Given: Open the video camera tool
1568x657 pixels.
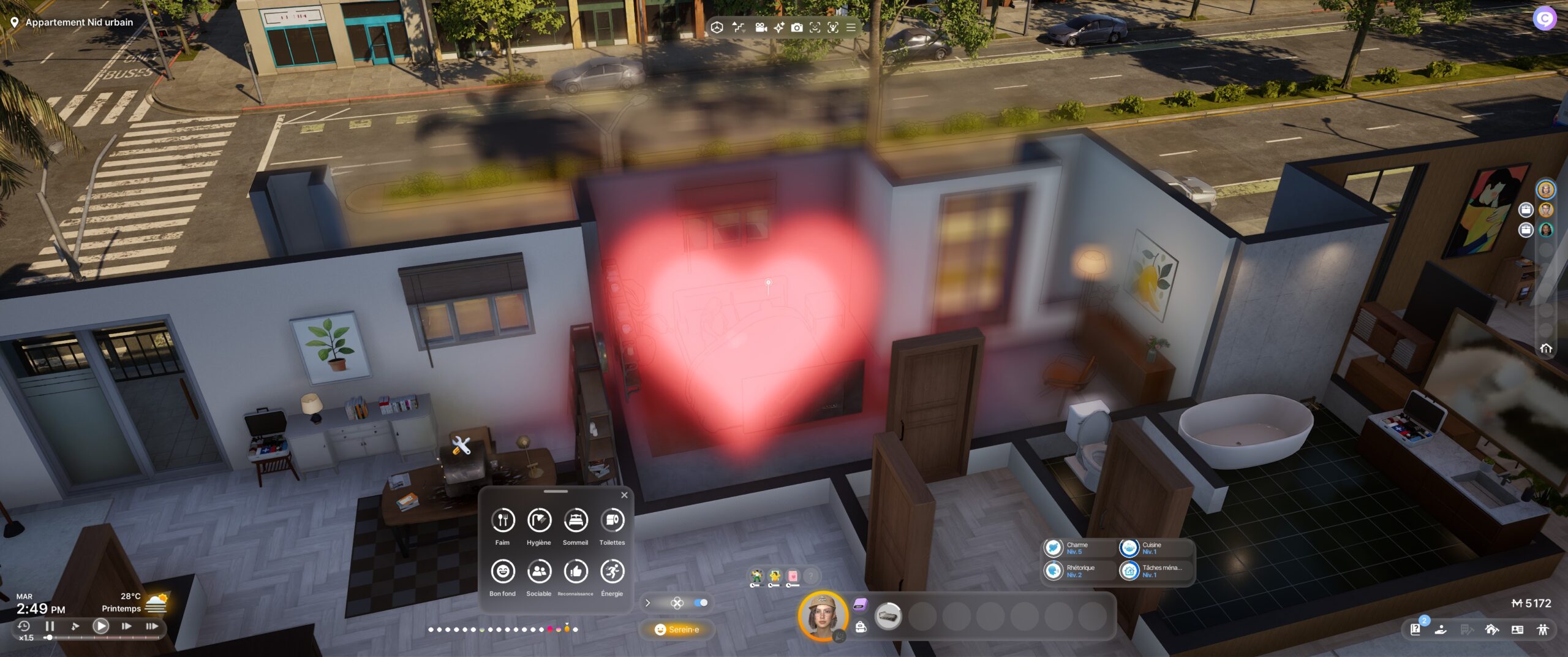Looking at the screenshot, I should [761, 28].
